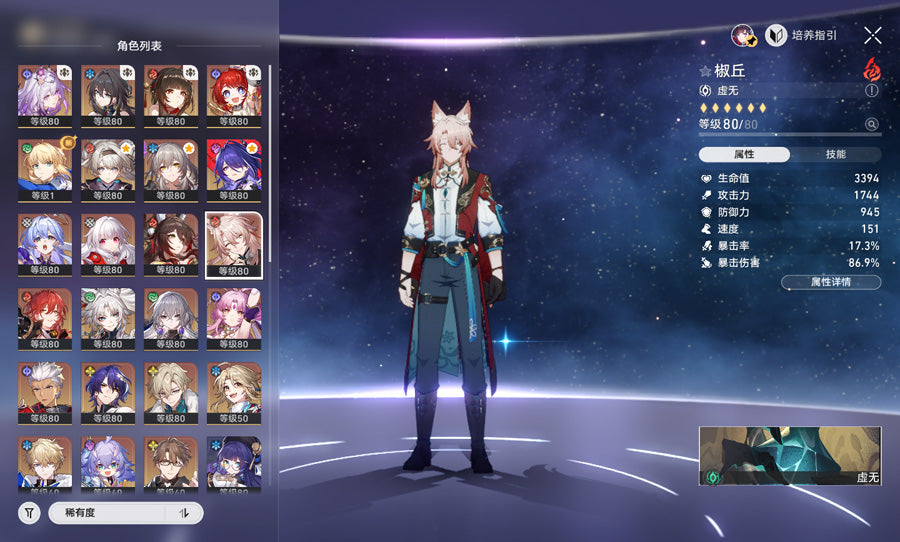Choose the white-haired dark-skinned man portrait
The height and width of the screenshot is (542, 900).
coord(45,388)
